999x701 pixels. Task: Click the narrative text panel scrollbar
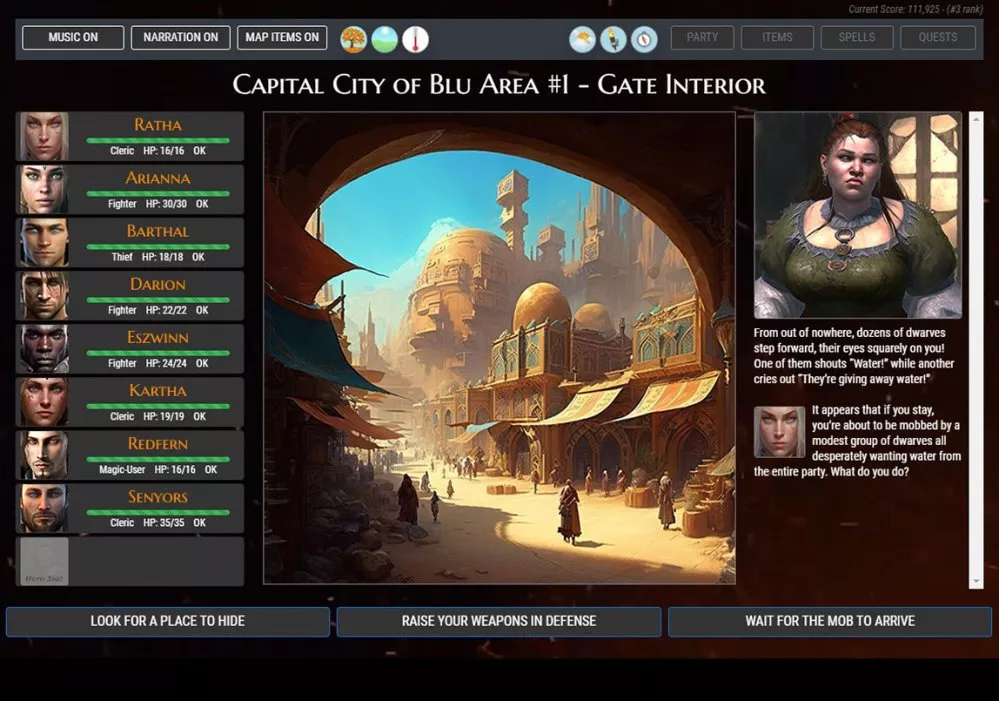[x=977, y=350]
